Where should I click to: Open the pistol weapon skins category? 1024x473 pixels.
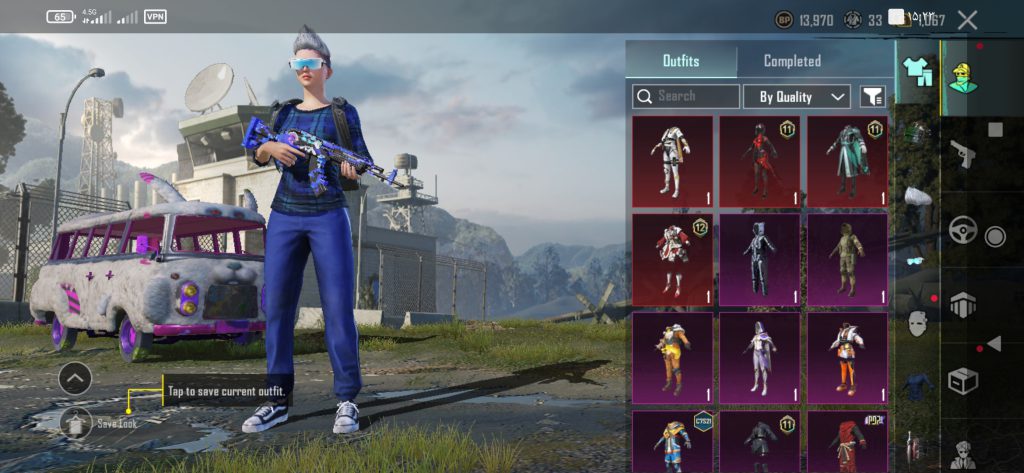pyautogui.click(x=963, y=154)
